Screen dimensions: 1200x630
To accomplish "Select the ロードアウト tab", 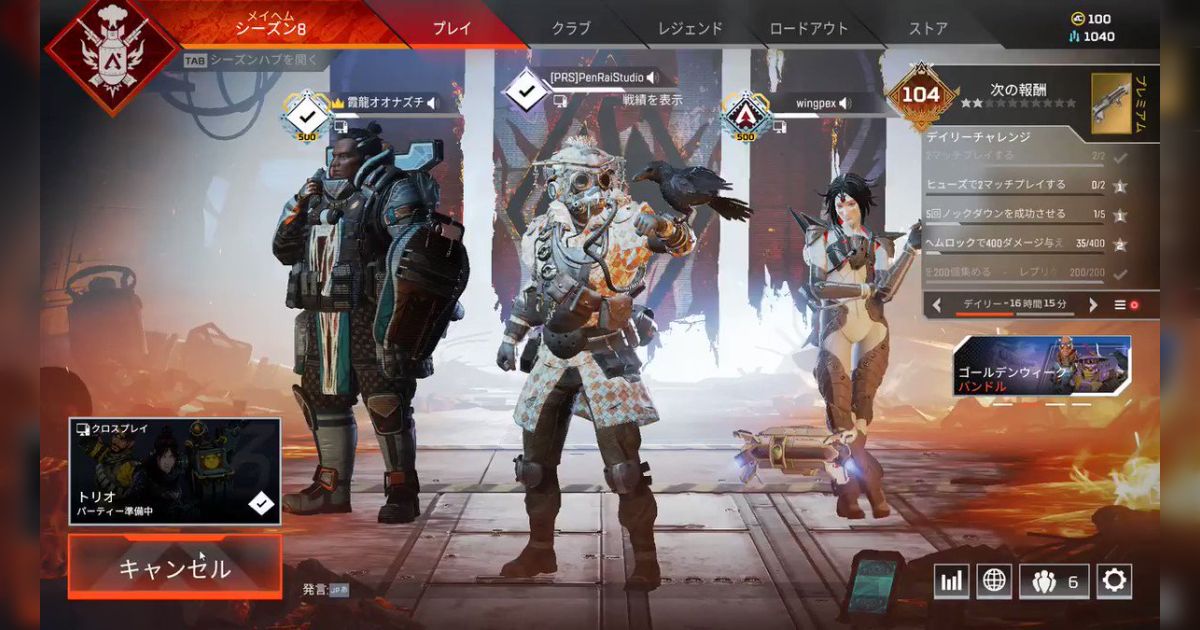I will [807, 28].
